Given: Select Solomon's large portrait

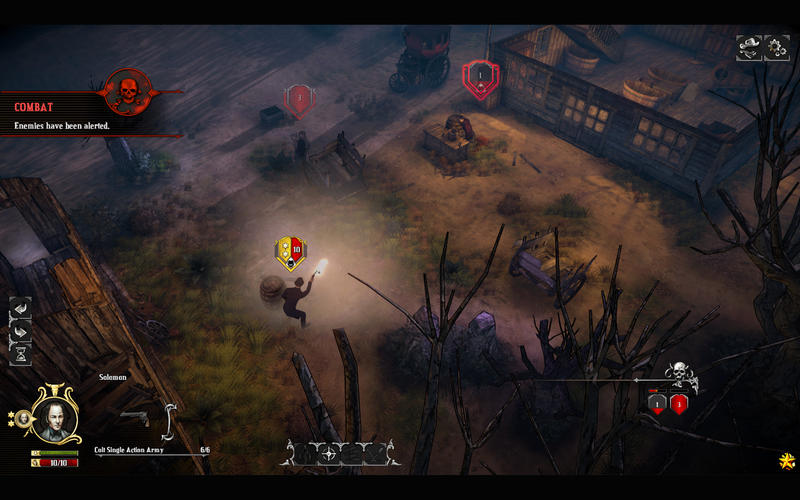Looking at the screenshot, I should 54,414.
